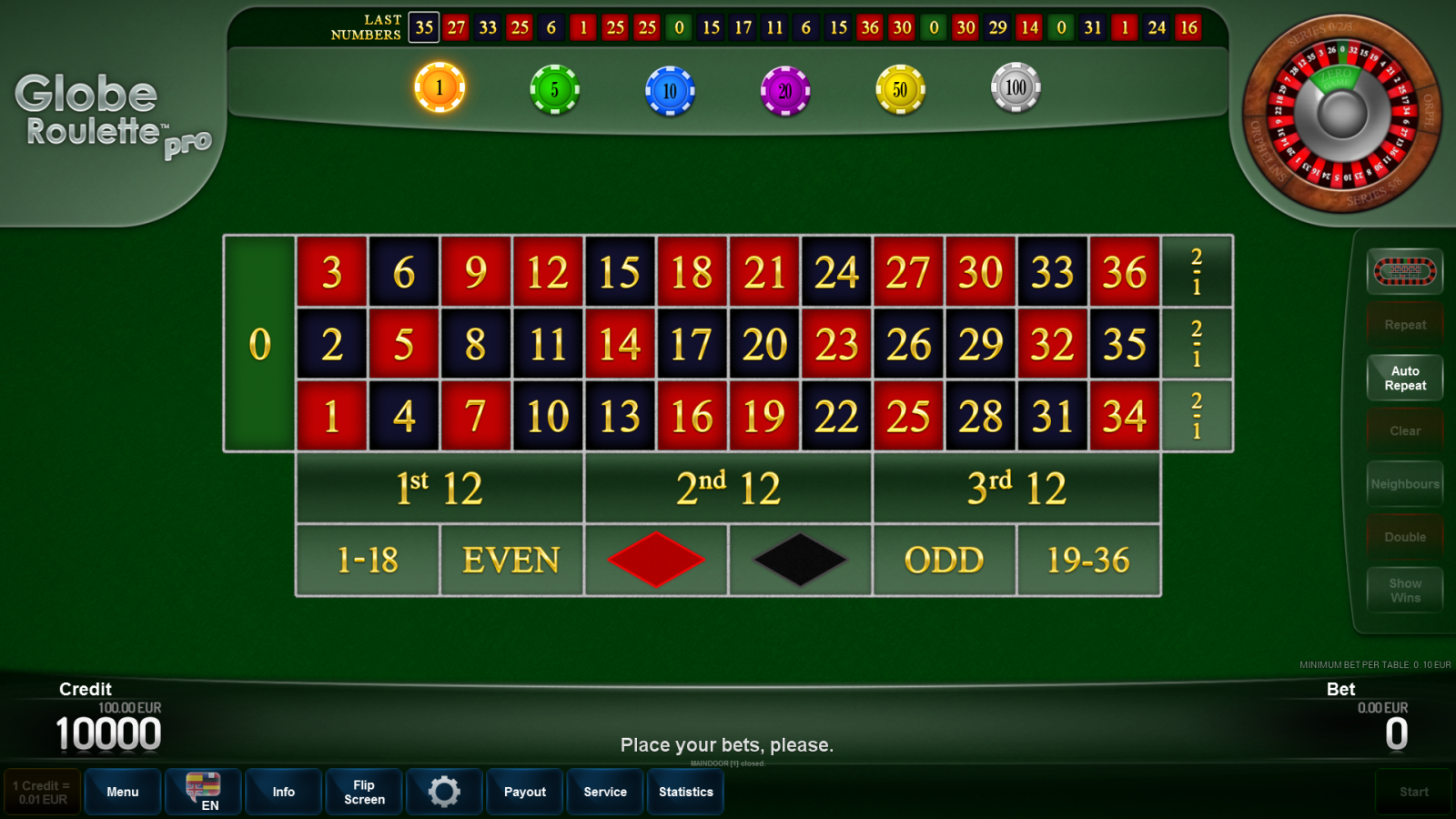Image resolution: width=1456 pixels, height=819 pixels.
Task: Open the Payout table
Action: coord(524,792)
